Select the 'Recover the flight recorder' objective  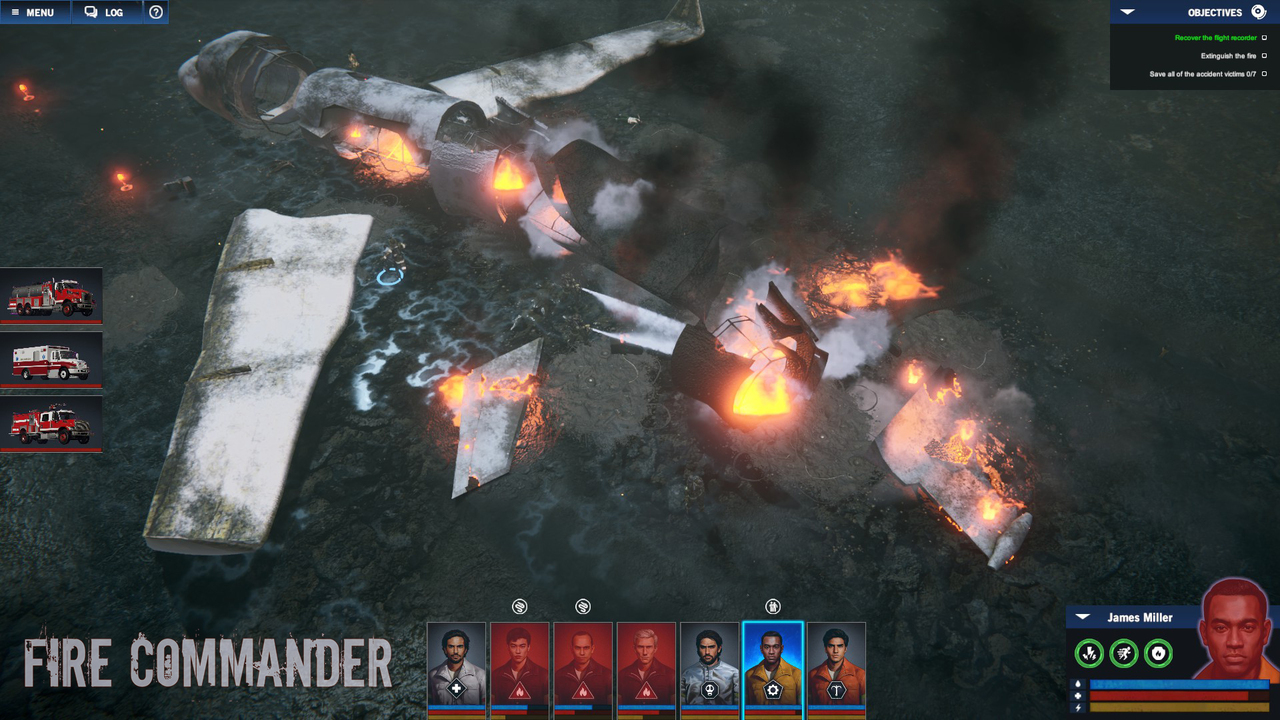1215,38
